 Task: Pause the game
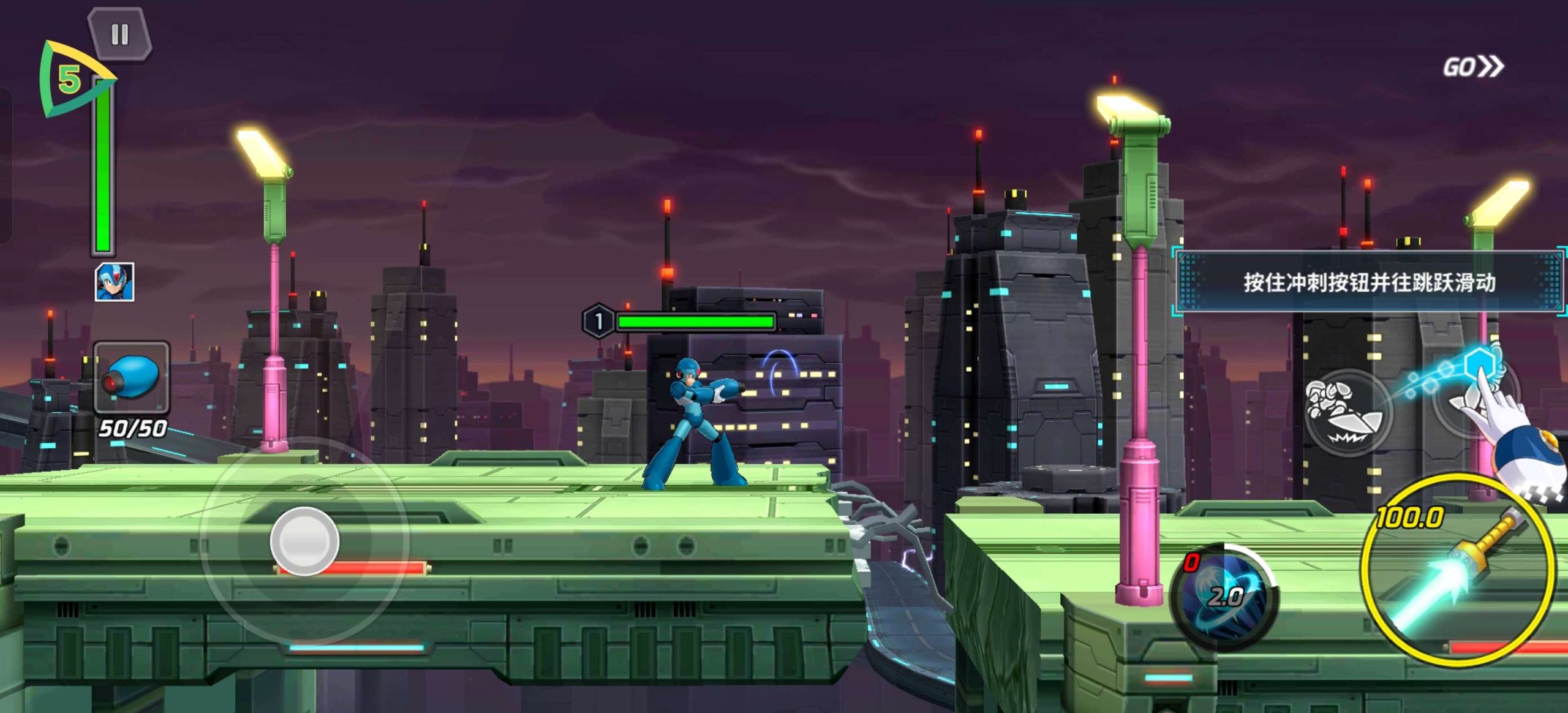pos(119,34)
